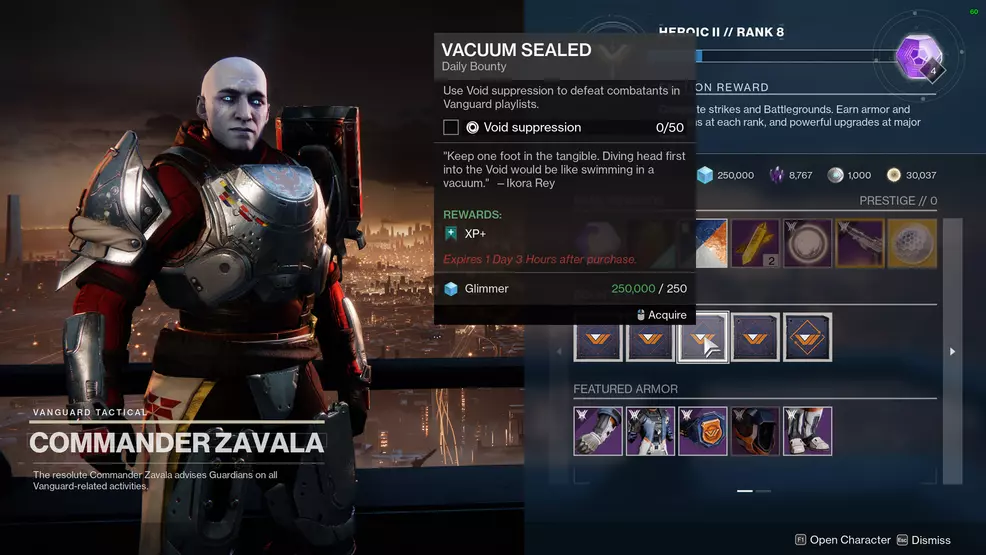Inspect the featured chest armor piece
This screenshot has height=555, width=986.
tap(650, 430)
